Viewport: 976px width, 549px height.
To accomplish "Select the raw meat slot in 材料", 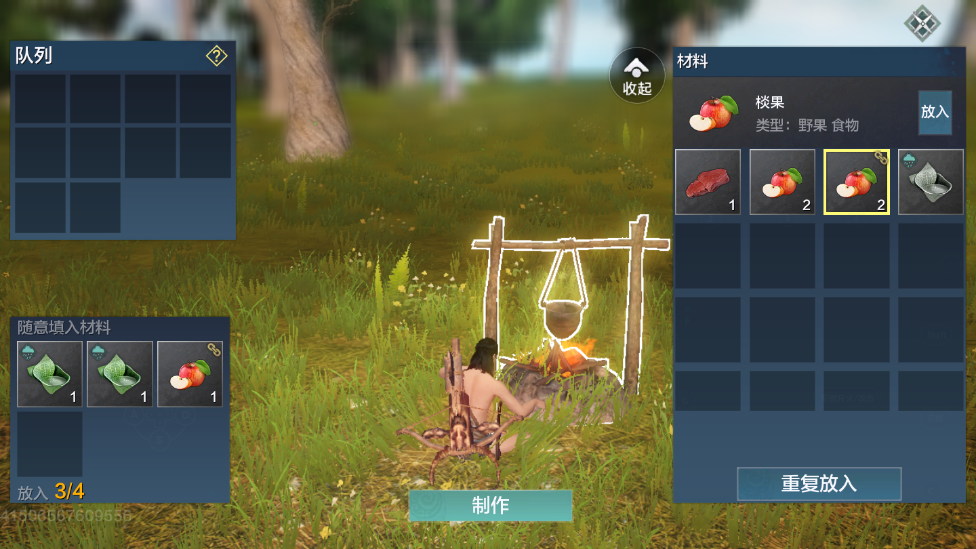I will point(708,182).
